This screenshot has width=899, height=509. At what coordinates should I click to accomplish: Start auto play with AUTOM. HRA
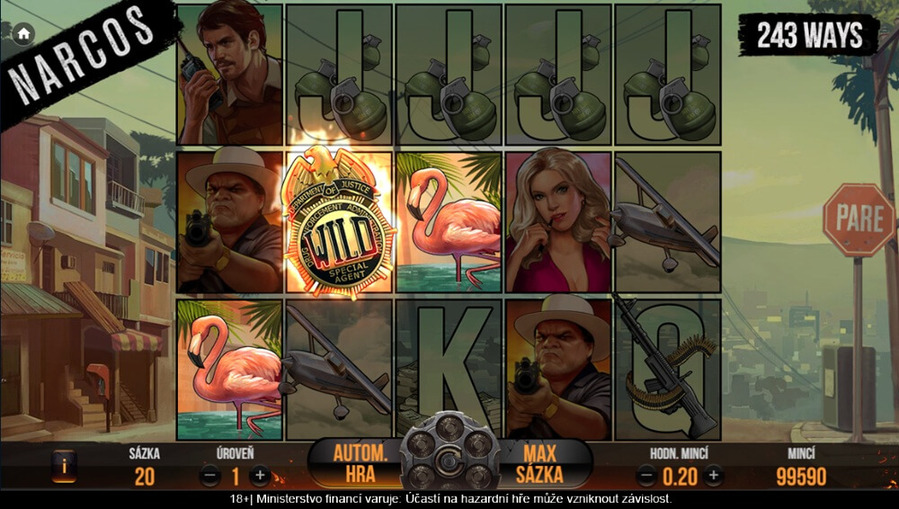360,463
